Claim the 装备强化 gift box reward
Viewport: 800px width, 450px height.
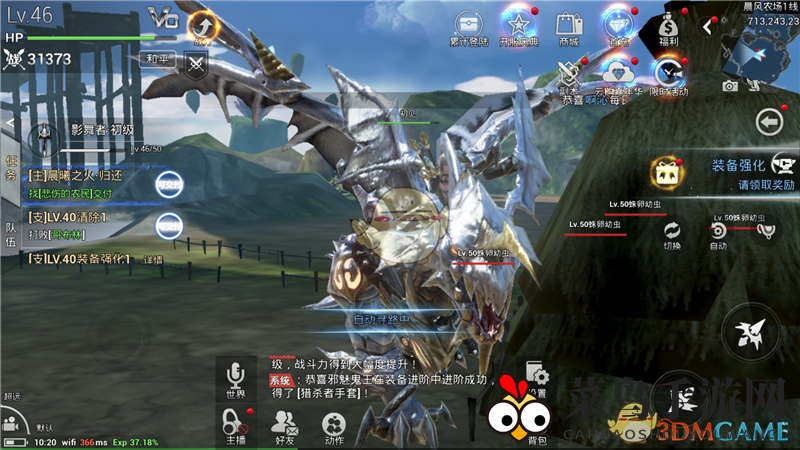pos(664,173)
